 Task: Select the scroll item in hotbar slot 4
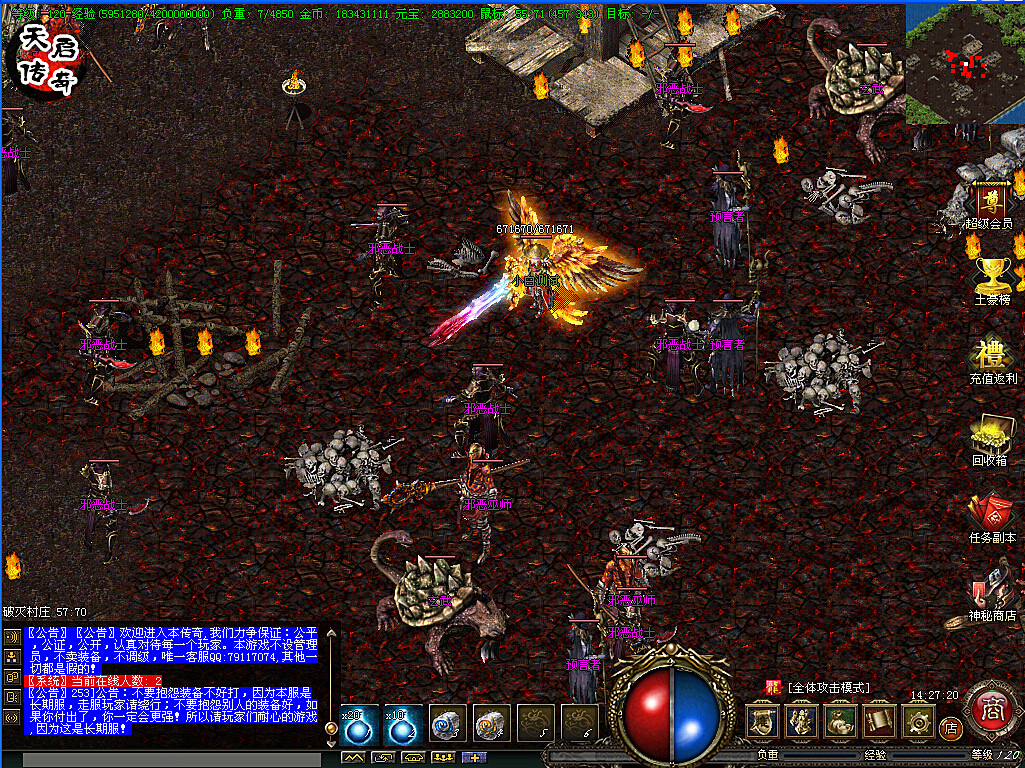pyautogui.click(x=491, y=723)
